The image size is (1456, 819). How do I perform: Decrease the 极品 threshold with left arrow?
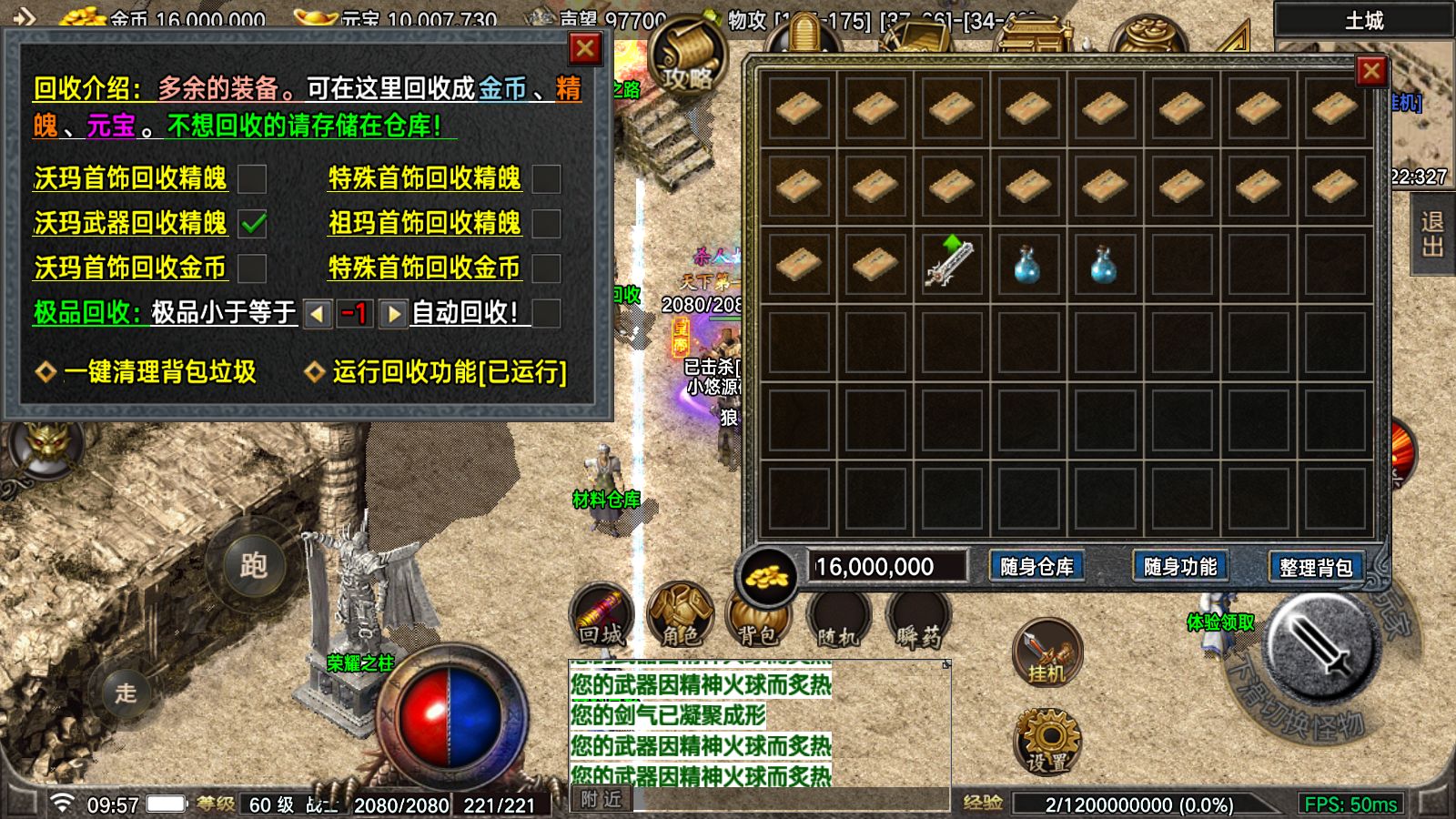coord(317,314)
